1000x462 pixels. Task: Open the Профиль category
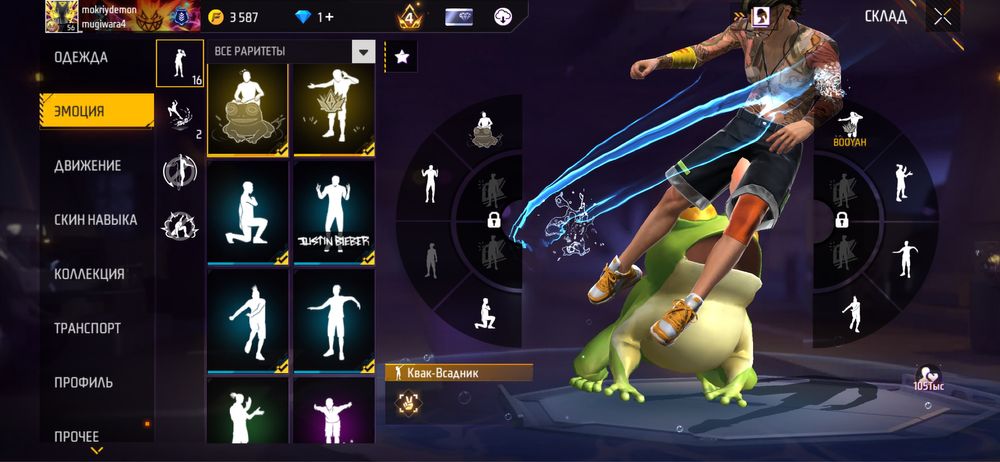83,382
